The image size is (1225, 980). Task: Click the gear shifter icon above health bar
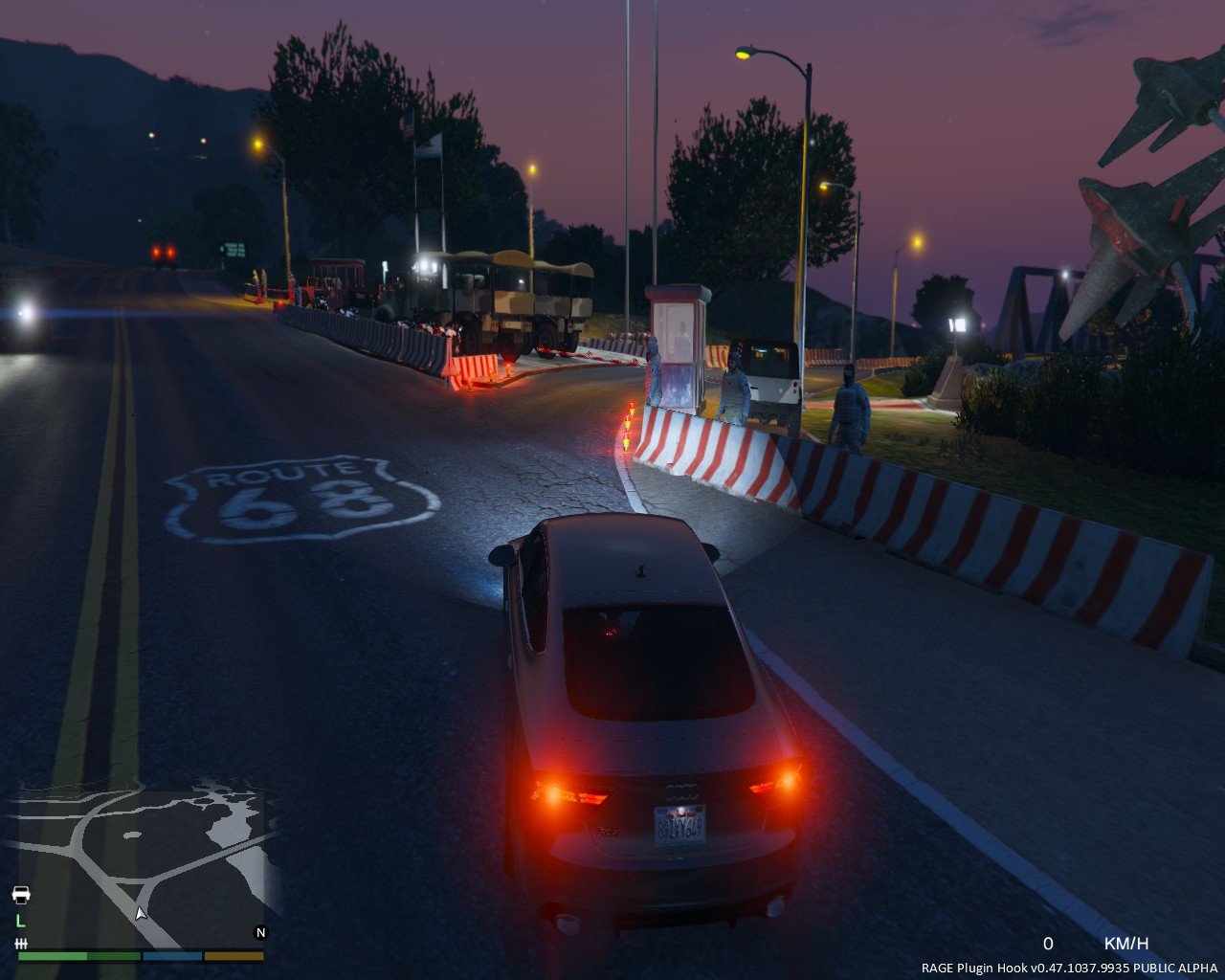[21, 944]
